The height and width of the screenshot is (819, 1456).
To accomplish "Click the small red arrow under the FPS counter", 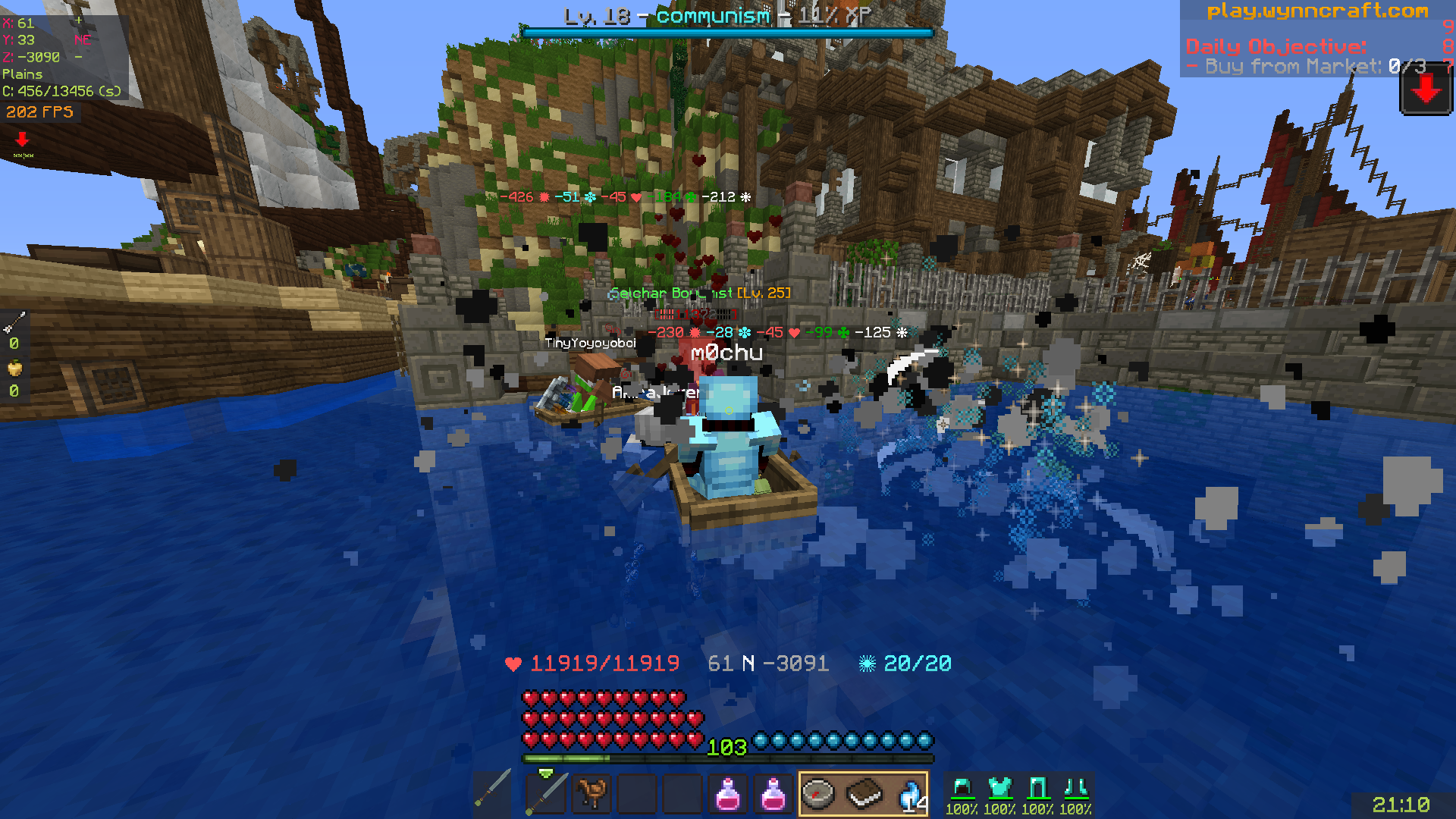I will [x=21, y=139].
